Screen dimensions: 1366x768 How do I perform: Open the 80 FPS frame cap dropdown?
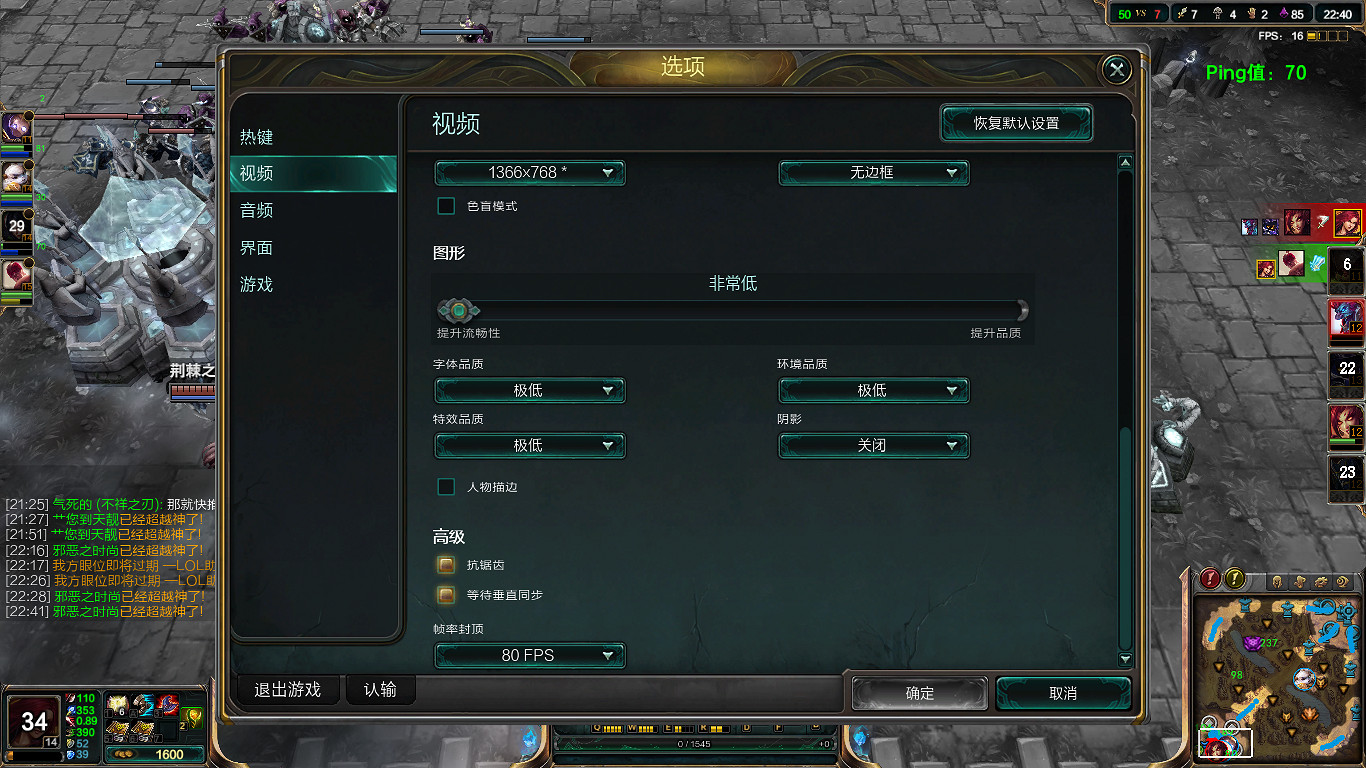tap(529, 655)
